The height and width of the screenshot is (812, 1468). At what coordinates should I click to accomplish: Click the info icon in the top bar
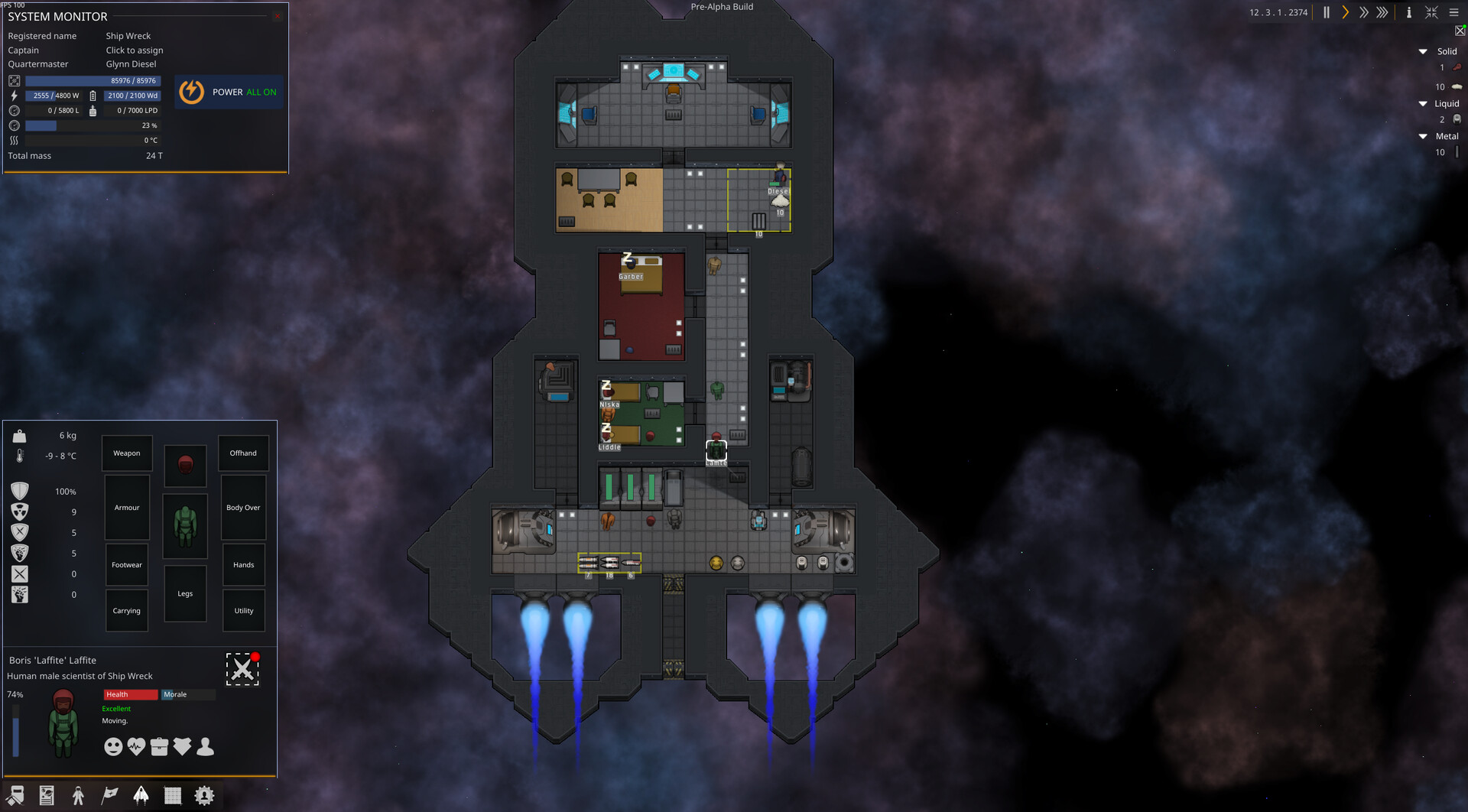pyautogui.click(x=1408, y=12)
